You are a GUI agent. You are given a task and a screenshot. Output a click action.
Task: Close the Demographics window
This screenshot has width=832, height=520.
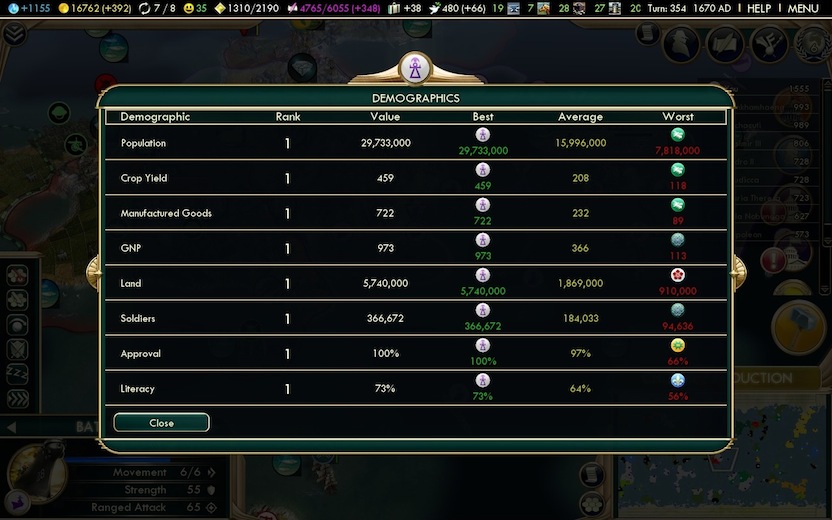coord(161,423)
